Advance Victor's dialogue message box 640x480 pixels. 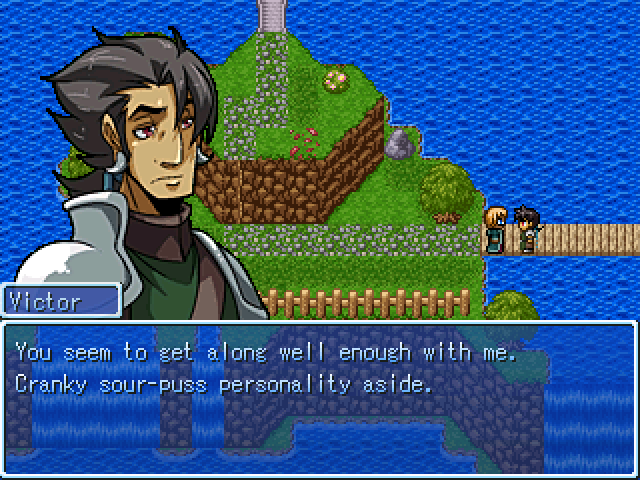319,397
